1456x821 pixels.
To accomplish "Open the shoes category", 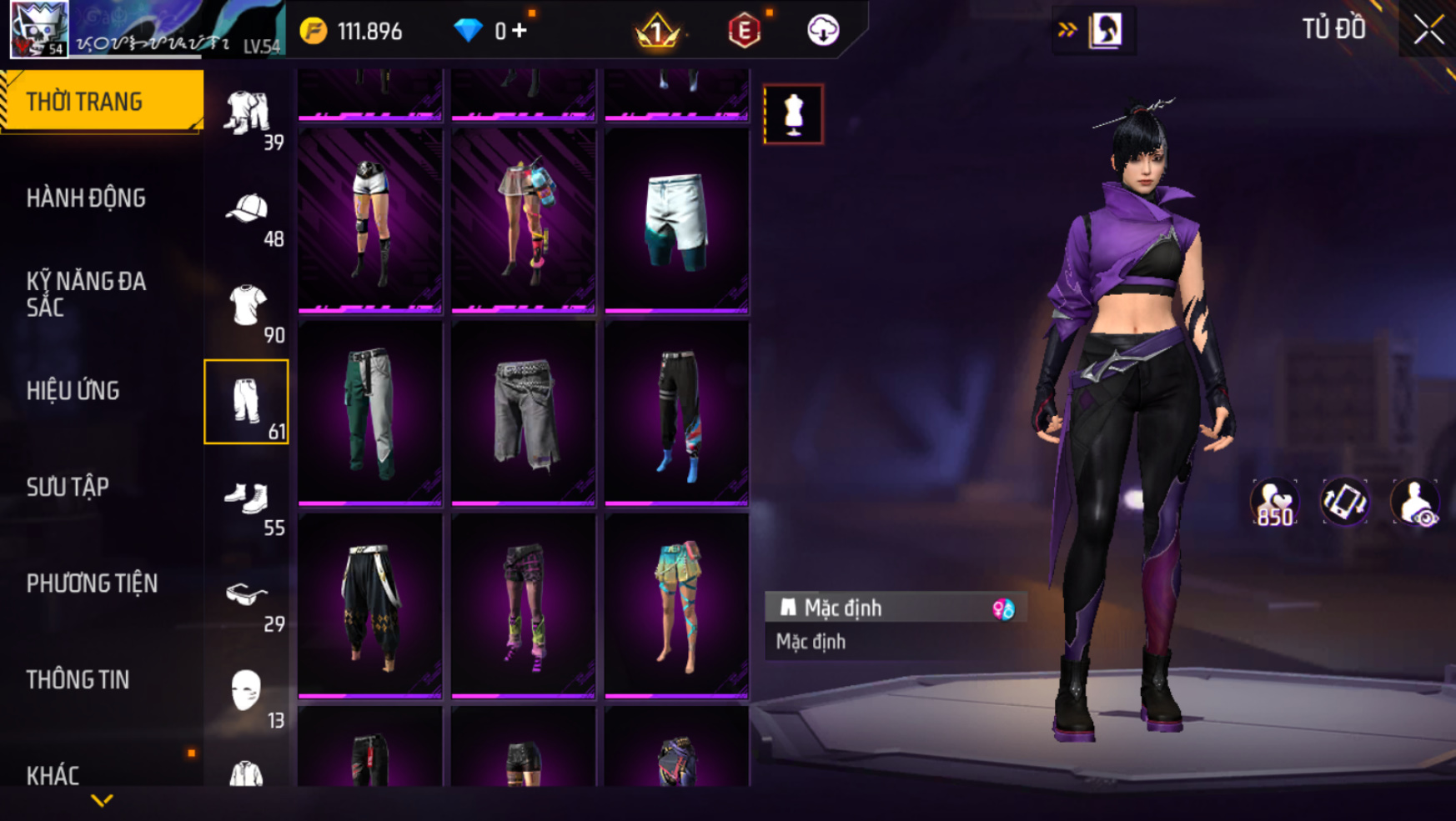I will (x=247, y=499).
